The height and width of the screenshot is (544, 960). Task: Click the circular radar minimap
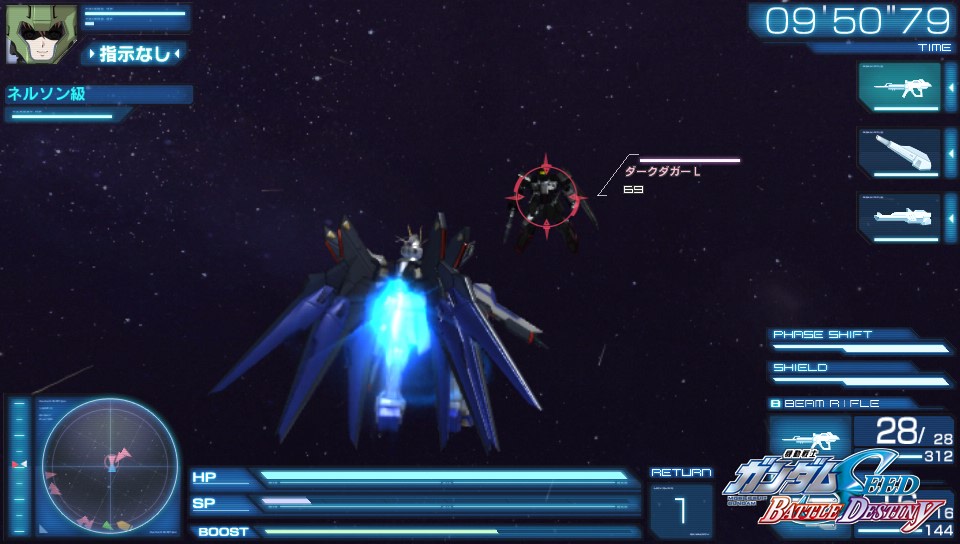(x=109, y=463)
